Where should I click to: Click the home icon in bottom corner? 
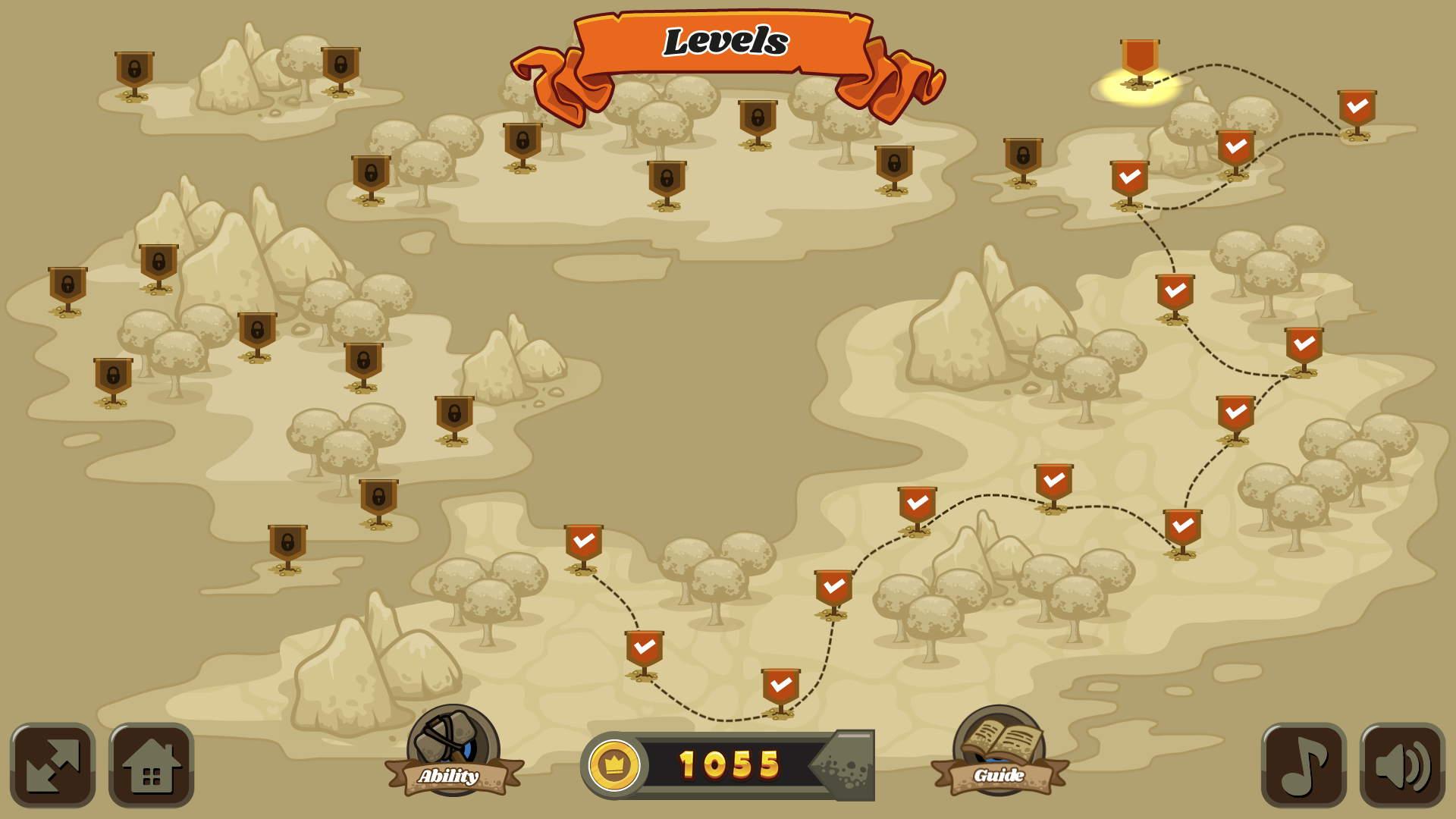[149, 766]
